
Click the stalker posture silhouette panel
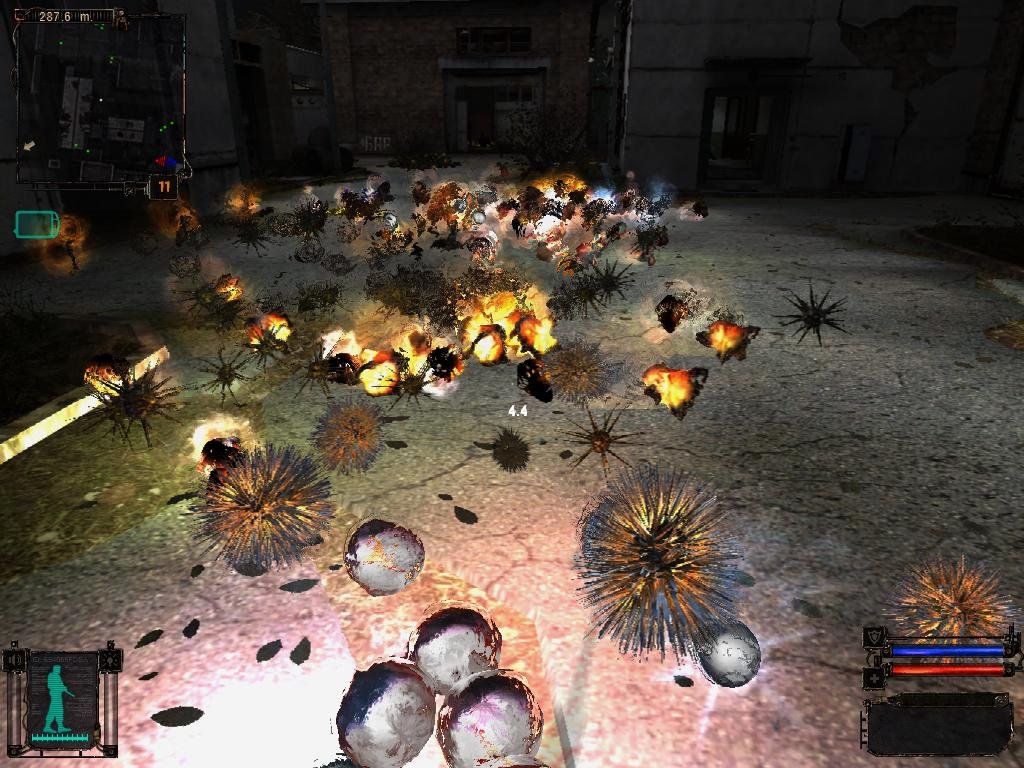pos(61,699)
